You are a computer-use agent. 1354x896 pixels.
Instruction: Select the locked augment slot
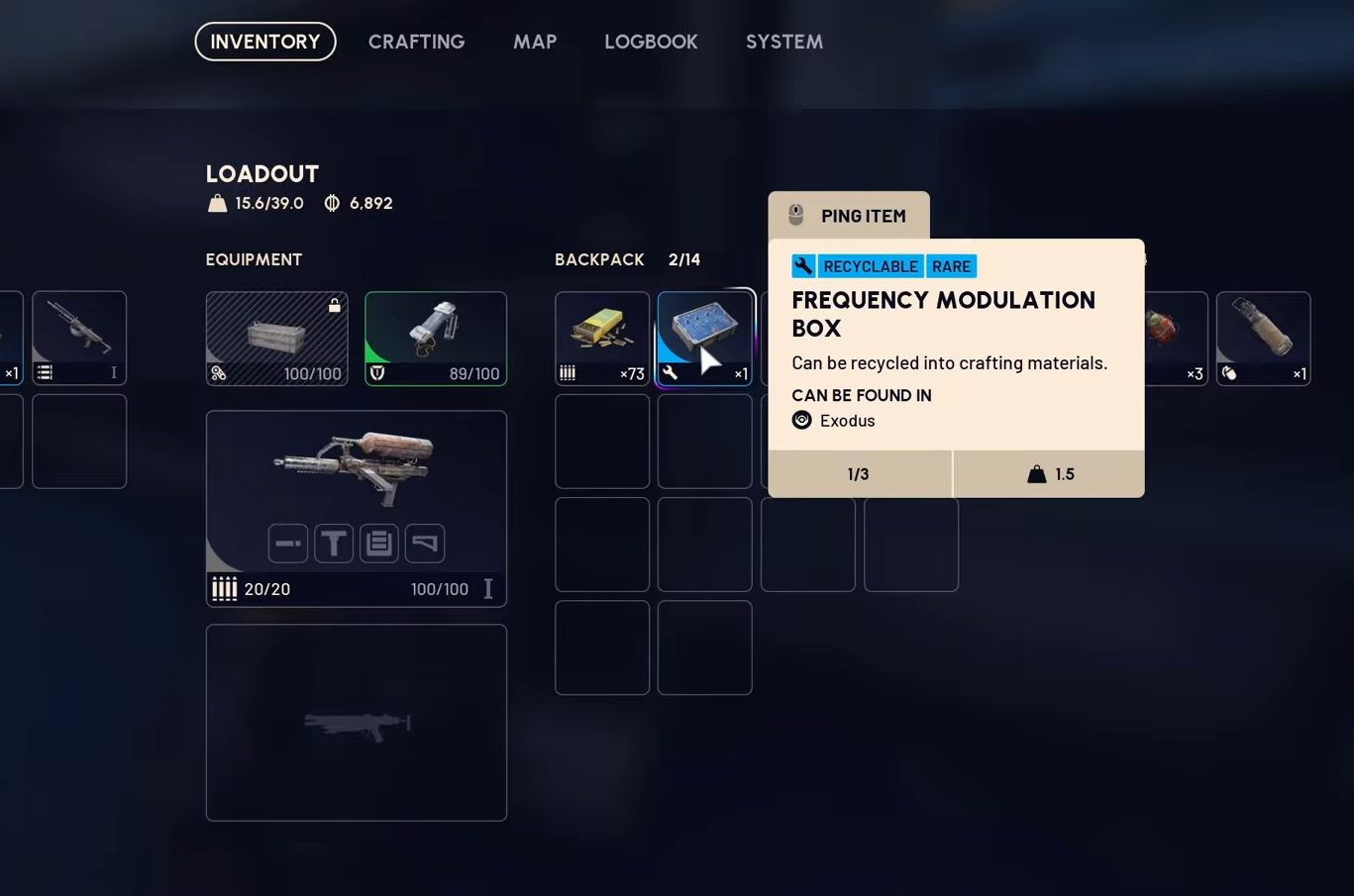[x=276, y=338]
